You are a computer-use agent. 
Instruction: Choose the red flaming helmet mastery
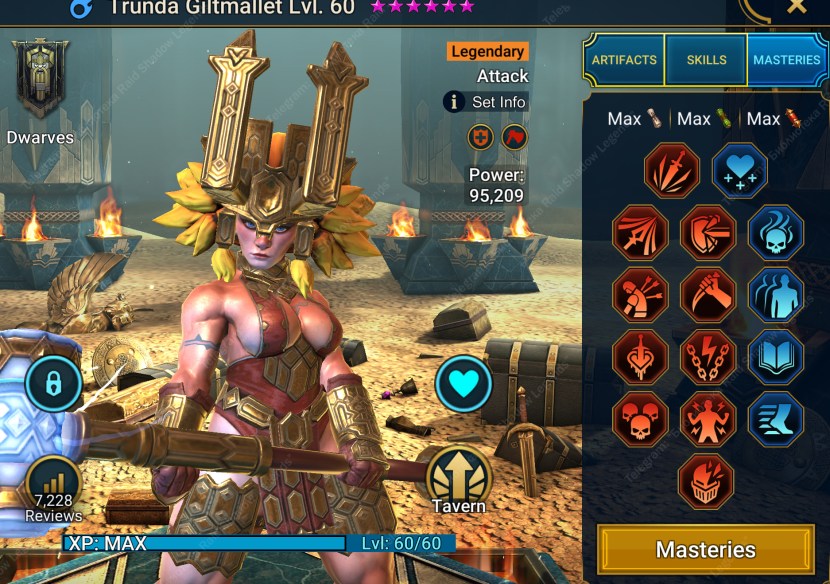point(706,481)
